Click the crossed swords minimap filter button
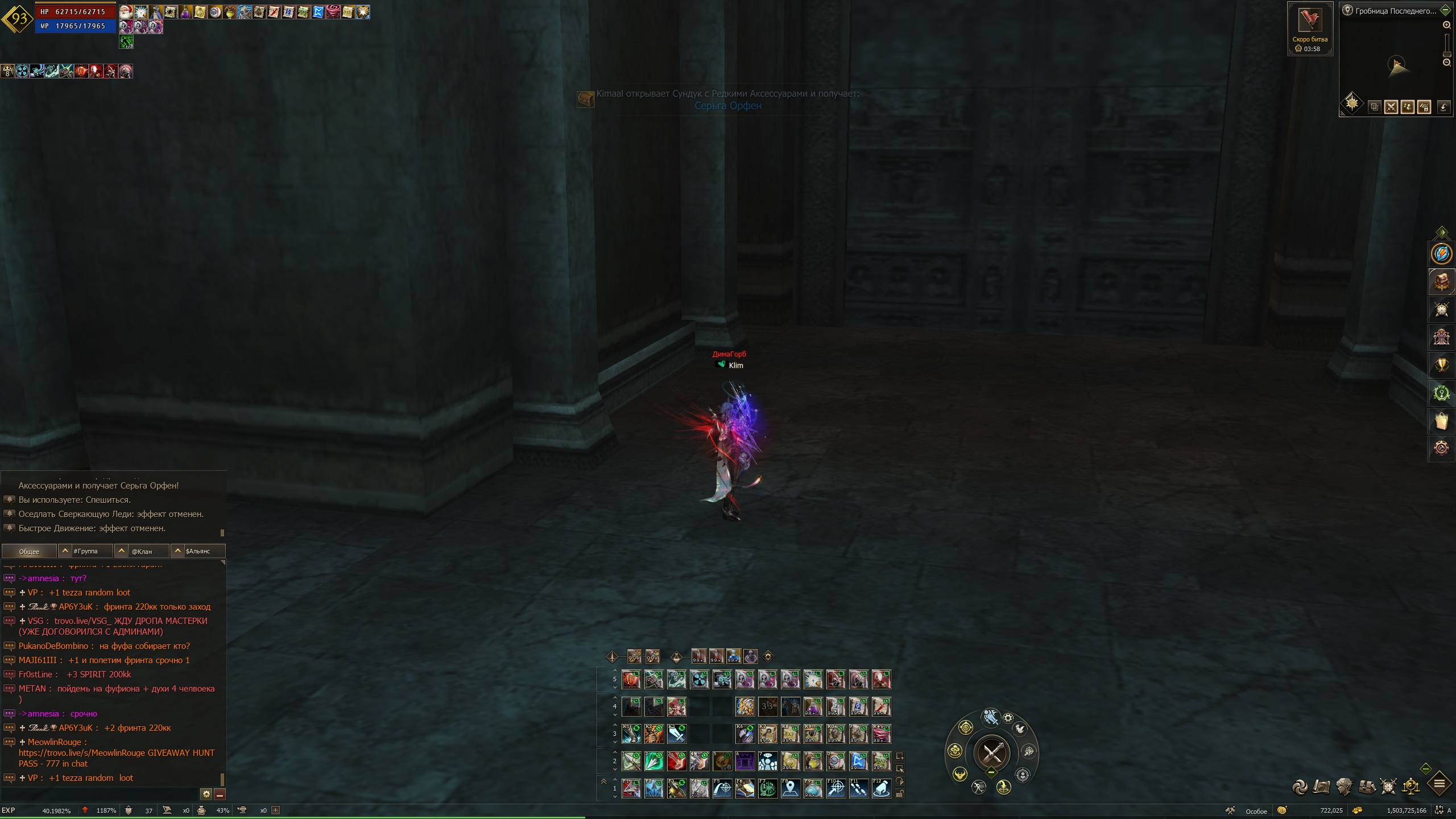Image resolution: width=1456 pixels, height=819 pixels. tap(1391, 107)
